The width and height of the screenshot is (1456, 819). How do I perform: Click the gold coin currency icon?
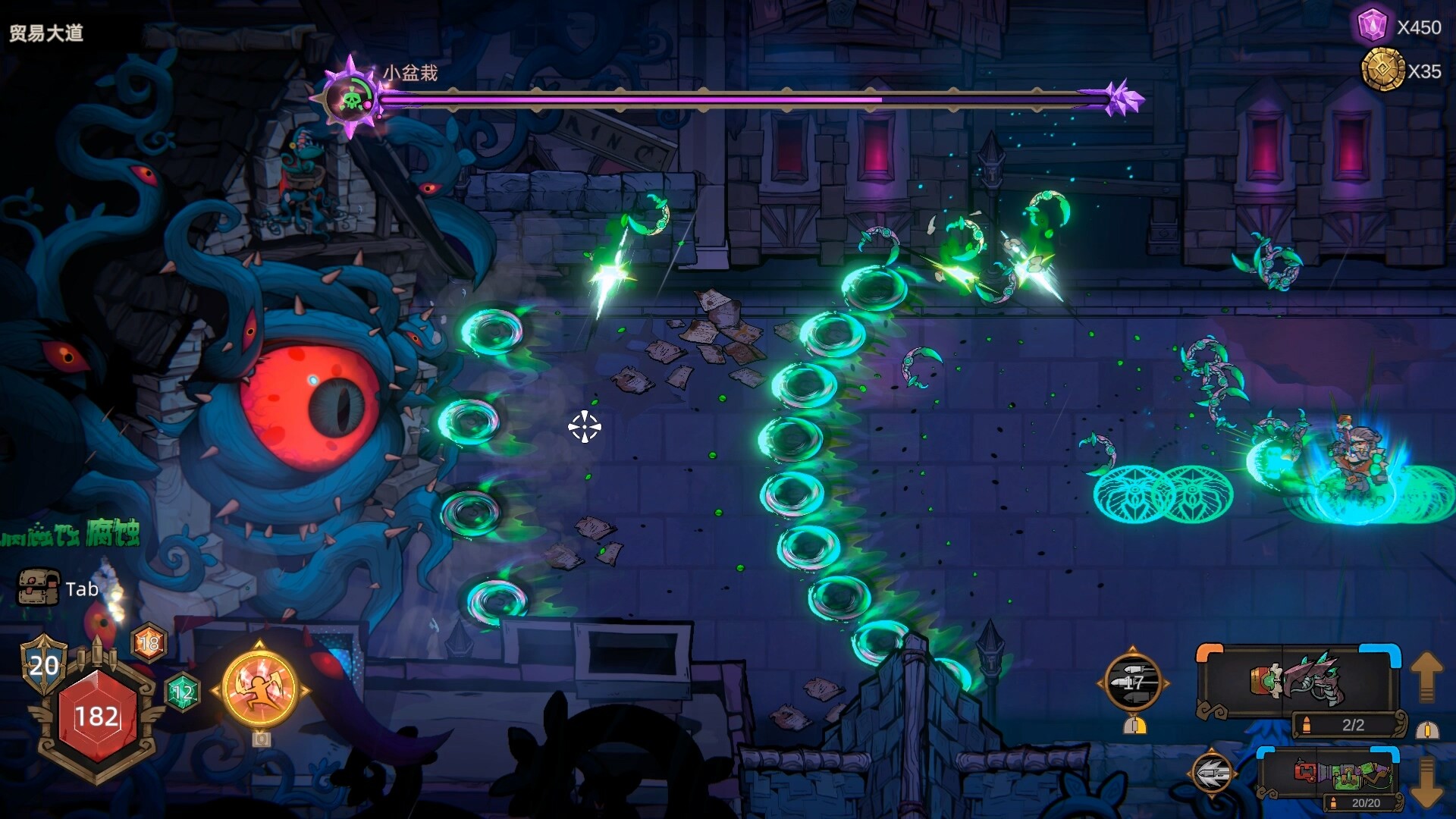click(x=1382, y=71)
